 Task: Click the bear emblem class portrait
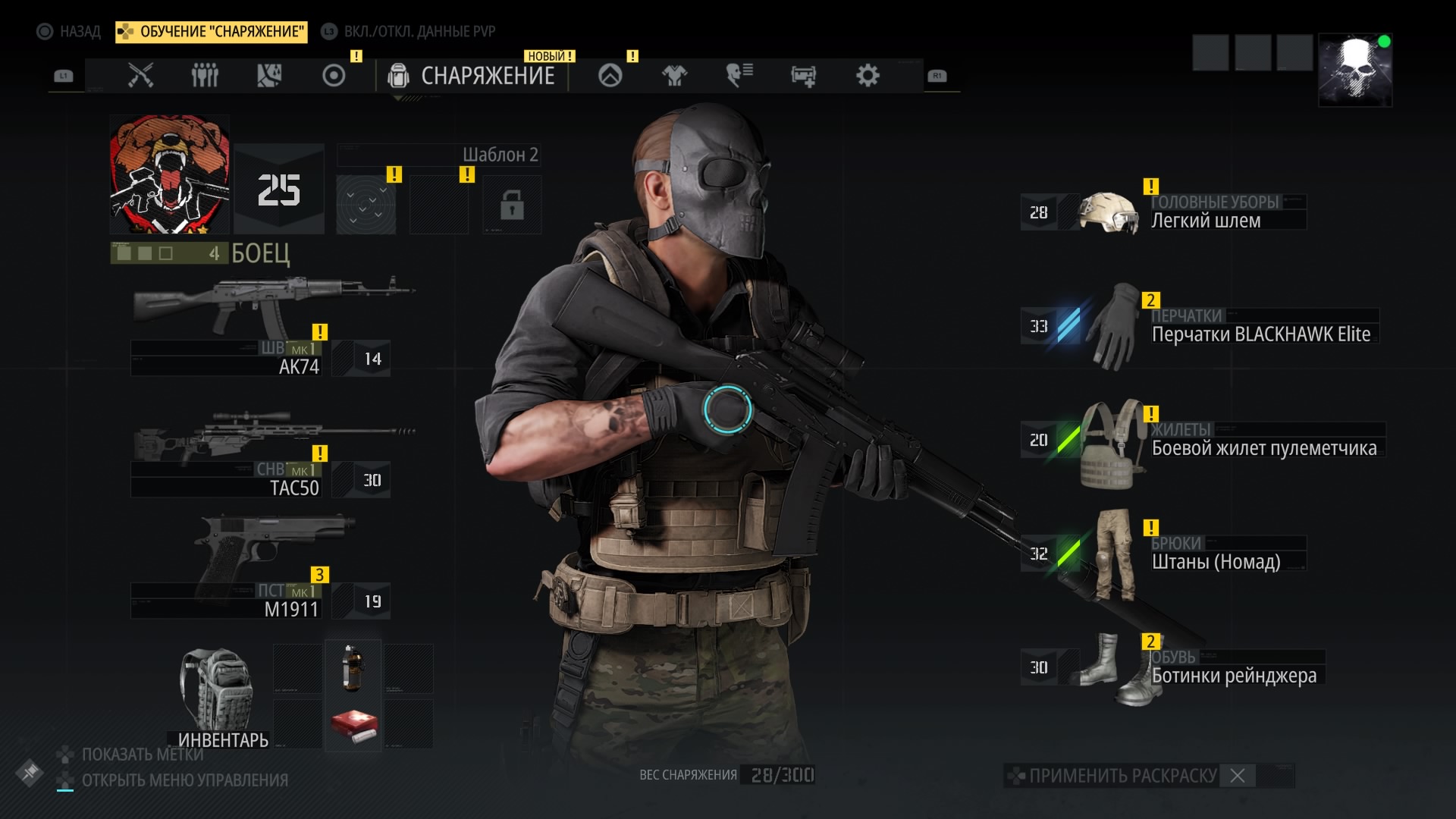tap(169, 174)
